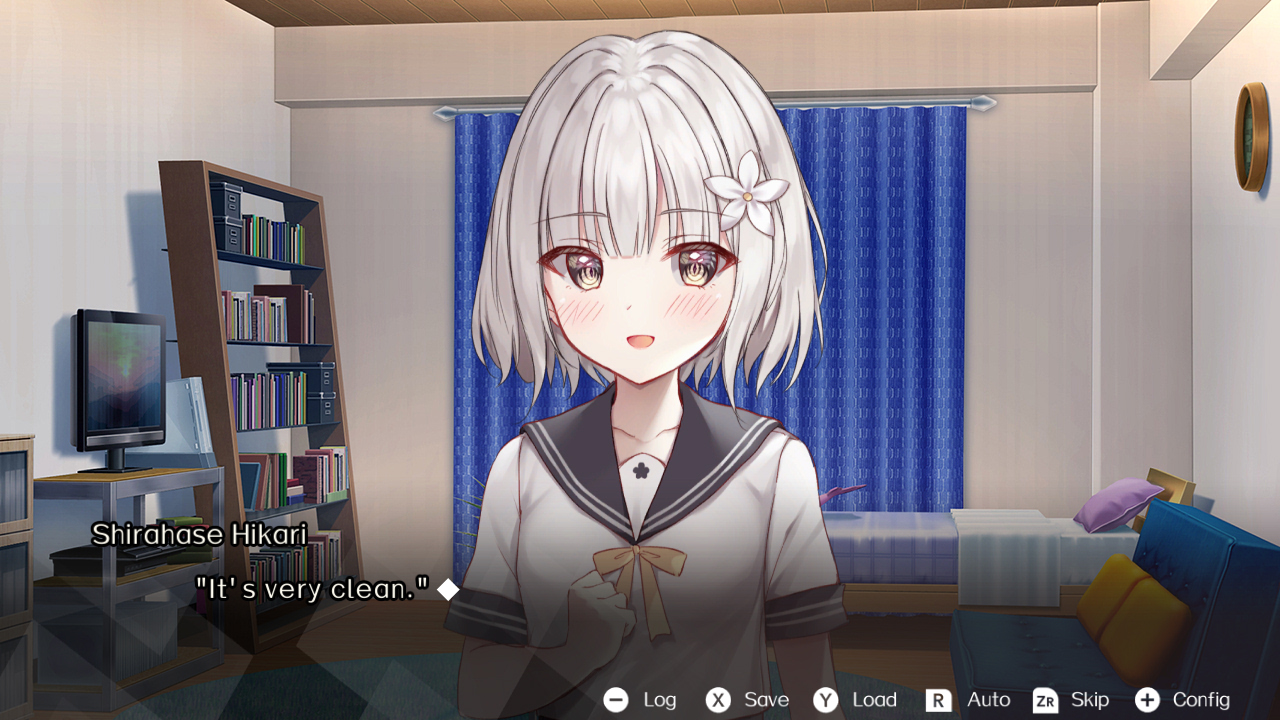Select the Load option
1280x720 pixels.
pos(873,700)
